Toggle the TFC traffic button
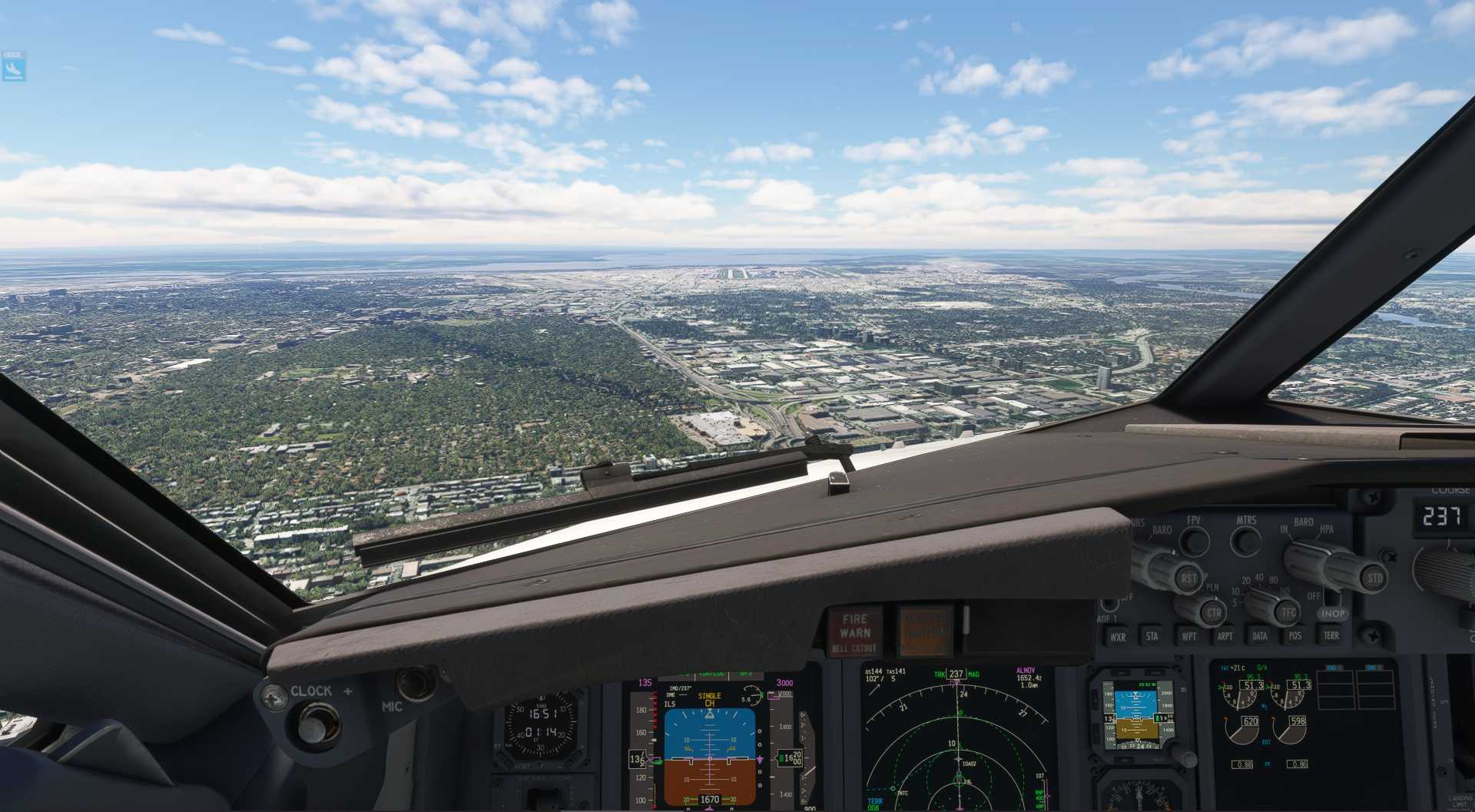 [x=1288, y=612]
